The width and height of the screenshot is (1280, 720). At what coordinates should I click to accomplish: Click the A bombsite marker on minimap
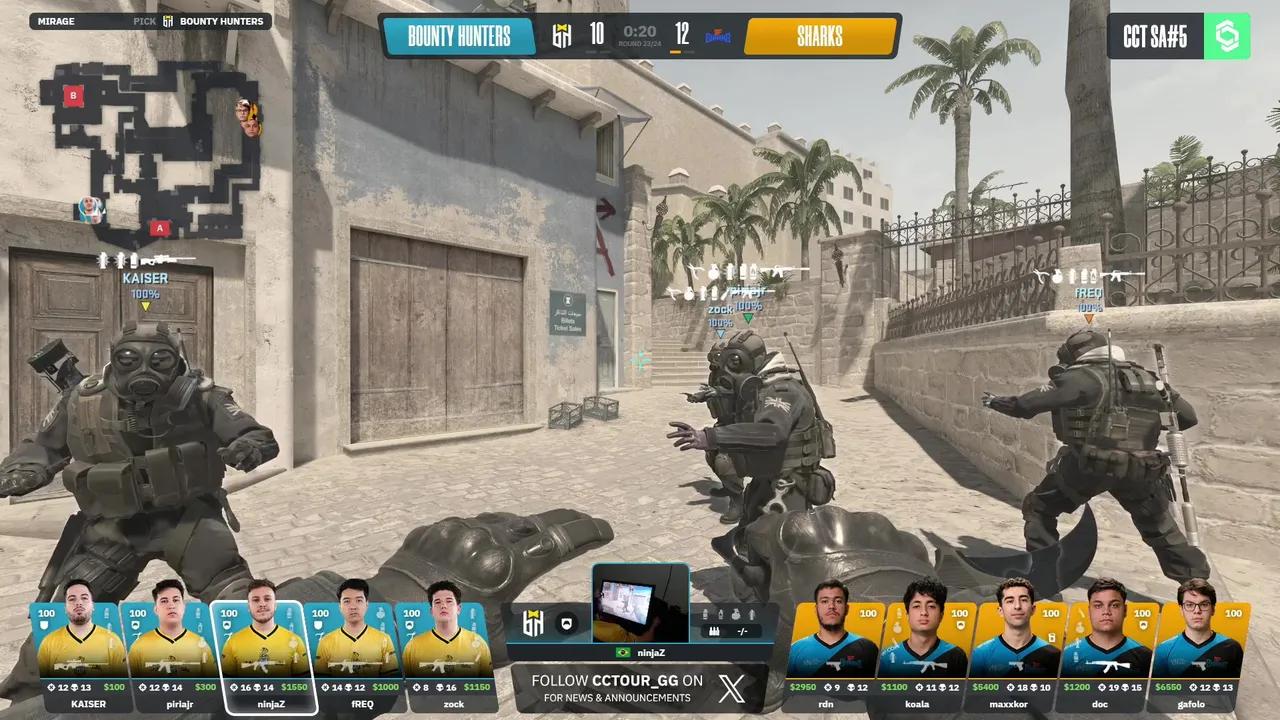pyautogui.click(x=158, y=228)
